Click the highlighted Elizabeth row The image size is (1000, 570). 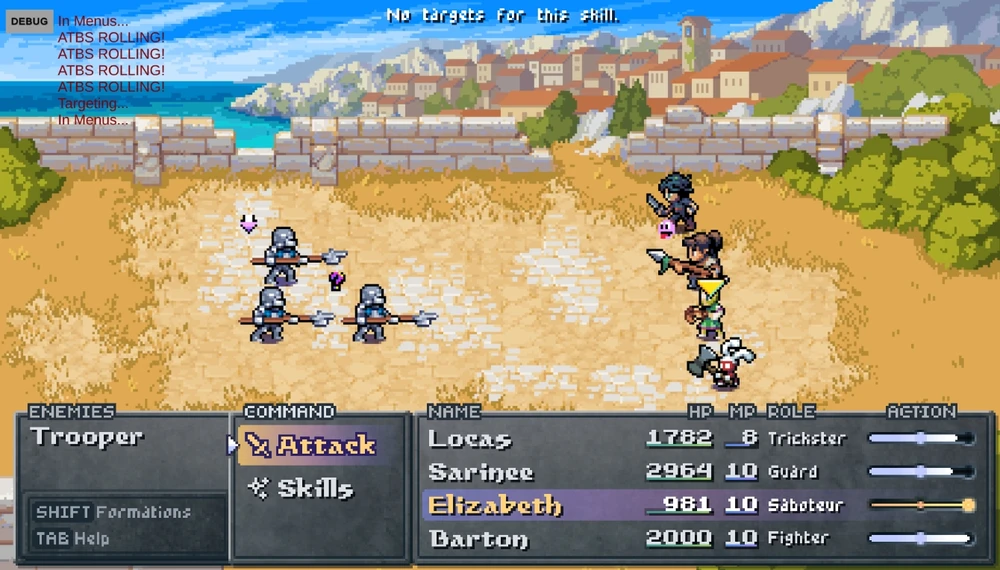495,505
